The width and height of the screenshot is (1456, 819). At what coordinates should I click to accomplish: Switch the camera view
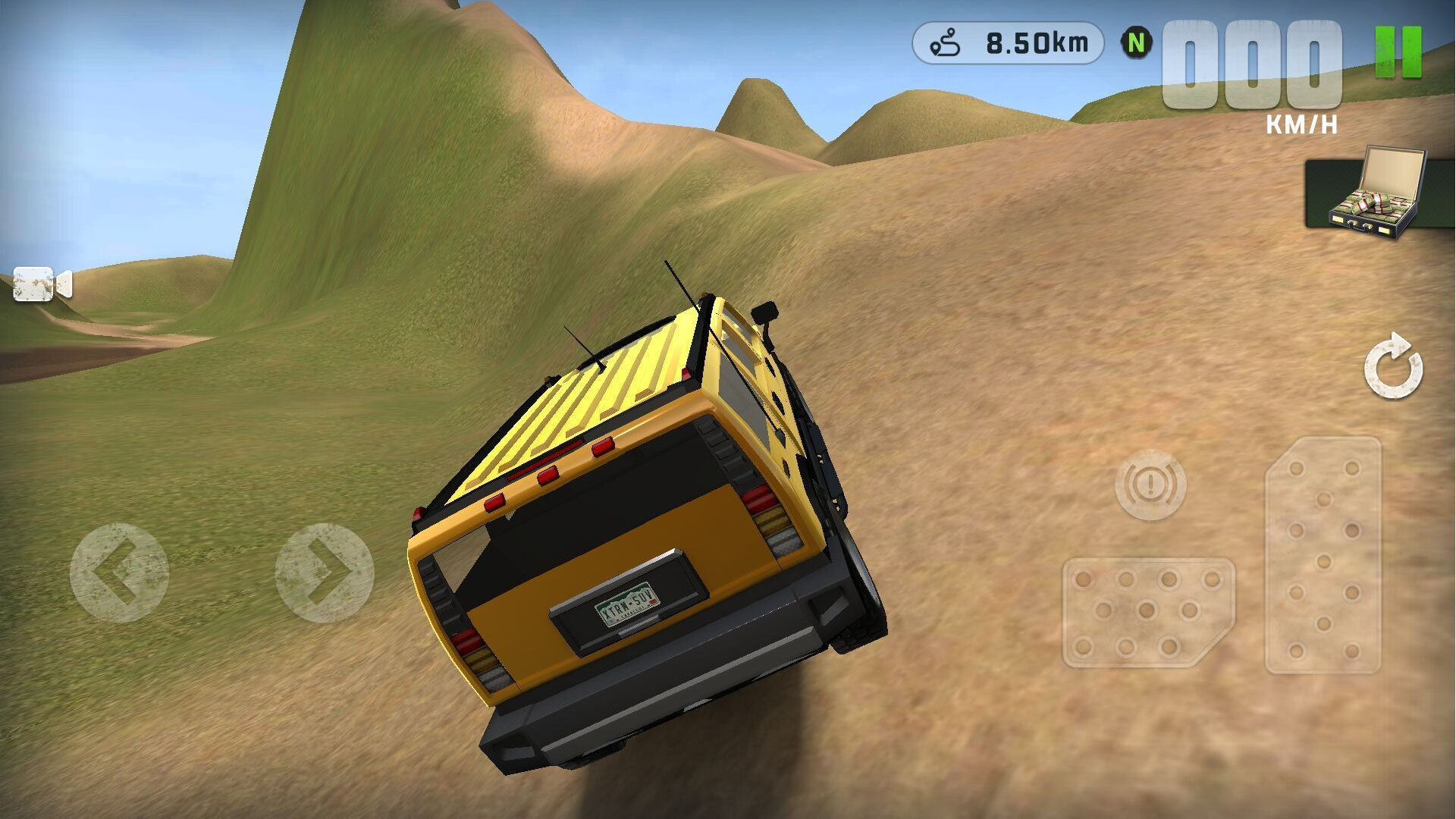click(x=42, y=284)
